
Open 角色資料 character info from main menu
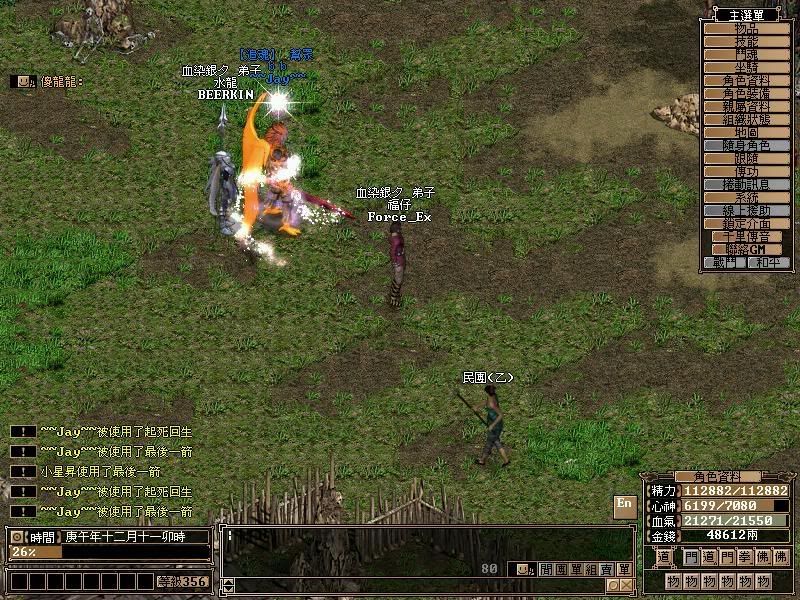(746, 81)
